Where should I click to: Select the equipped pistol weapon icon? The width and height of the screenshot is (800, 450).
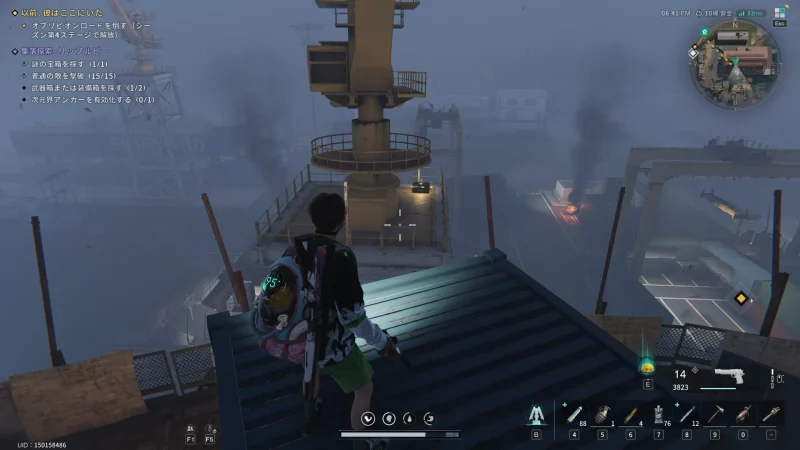tap(729, 376)
